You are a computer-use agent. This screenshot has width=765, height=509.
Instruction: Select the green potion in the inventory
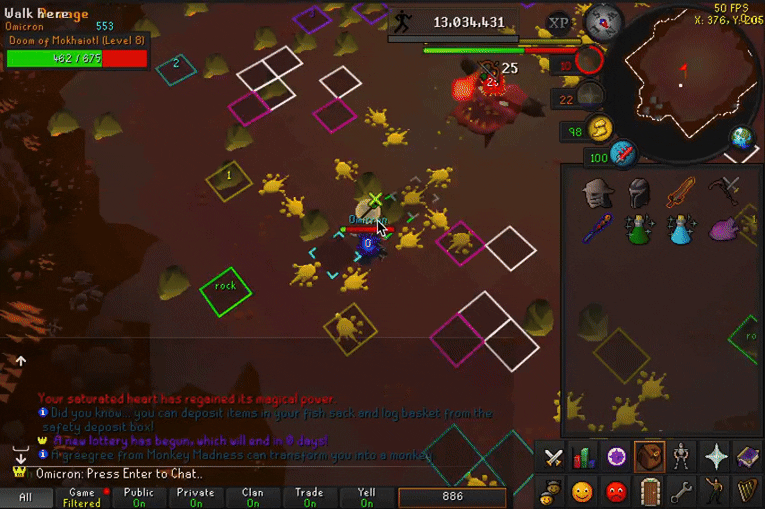[x=640, y=230]
